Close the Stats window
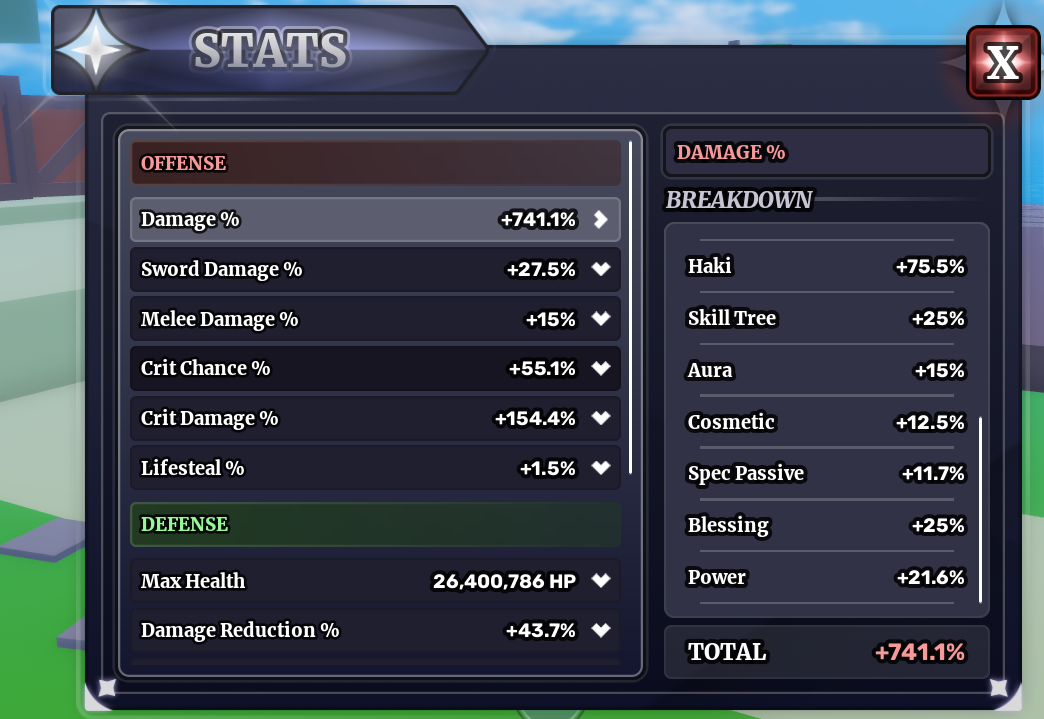The width and height of the screenshot is (1044, 719). [1002, 62]
